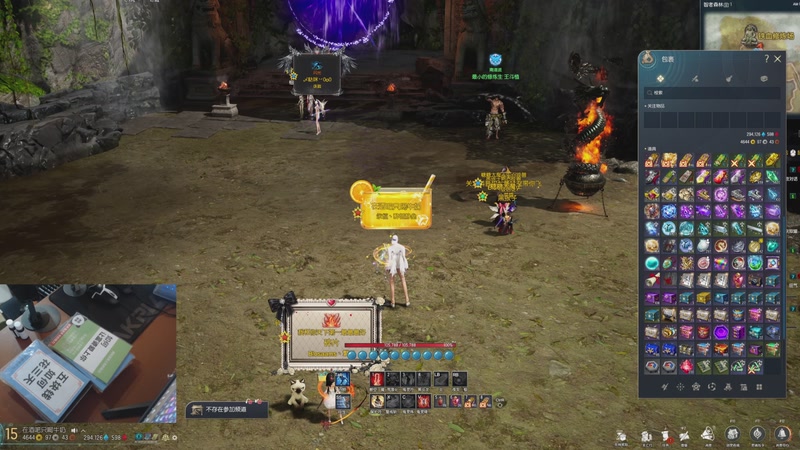
Task: Click the rightmost icon in the bottom menu
Action: (x=781, y=434)
